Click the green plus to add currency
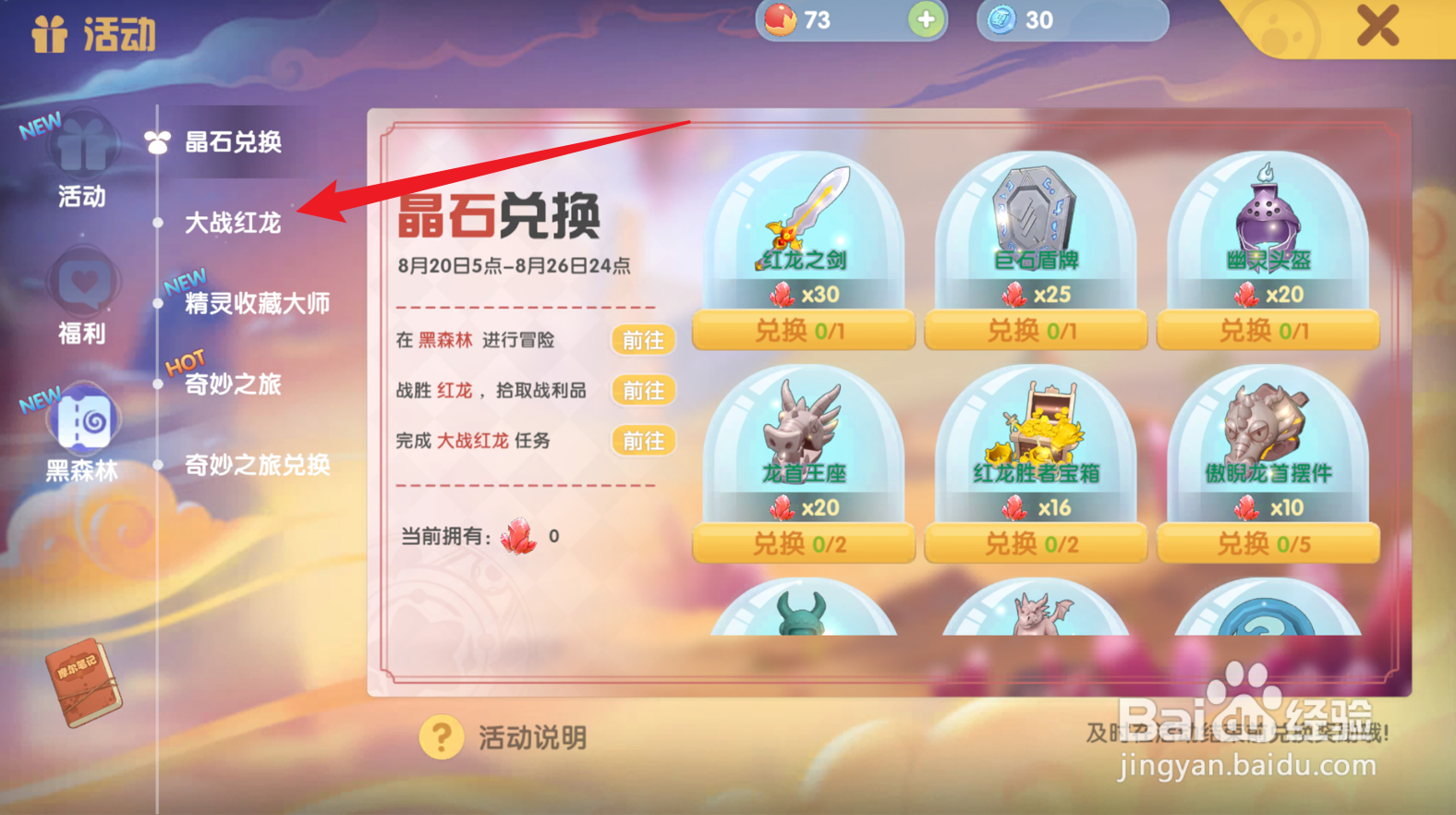The height and width of the screenshot is (815, 1456). pyautogui.click(x=927, y=18)
